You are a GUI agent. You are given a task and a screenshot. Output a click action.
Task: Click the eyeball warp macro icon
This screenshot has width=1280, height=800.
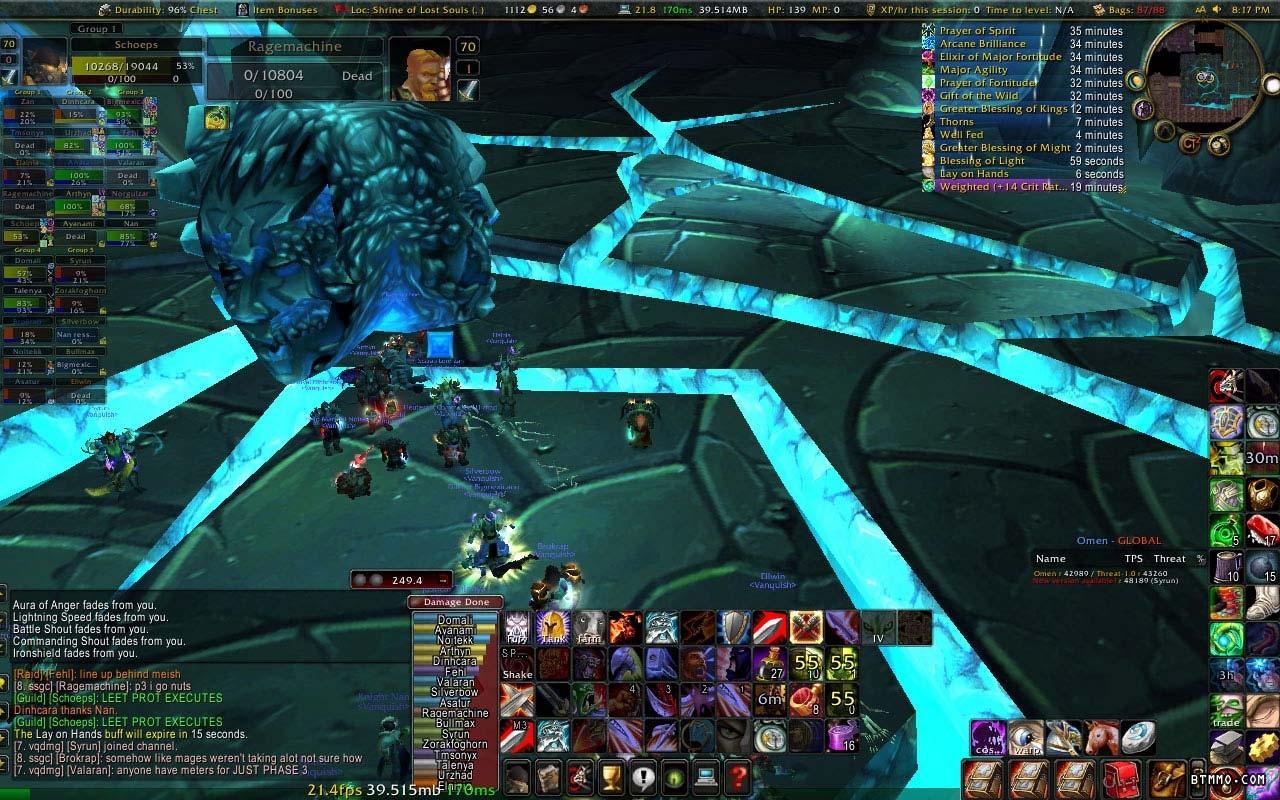[x=1026, y=738]
